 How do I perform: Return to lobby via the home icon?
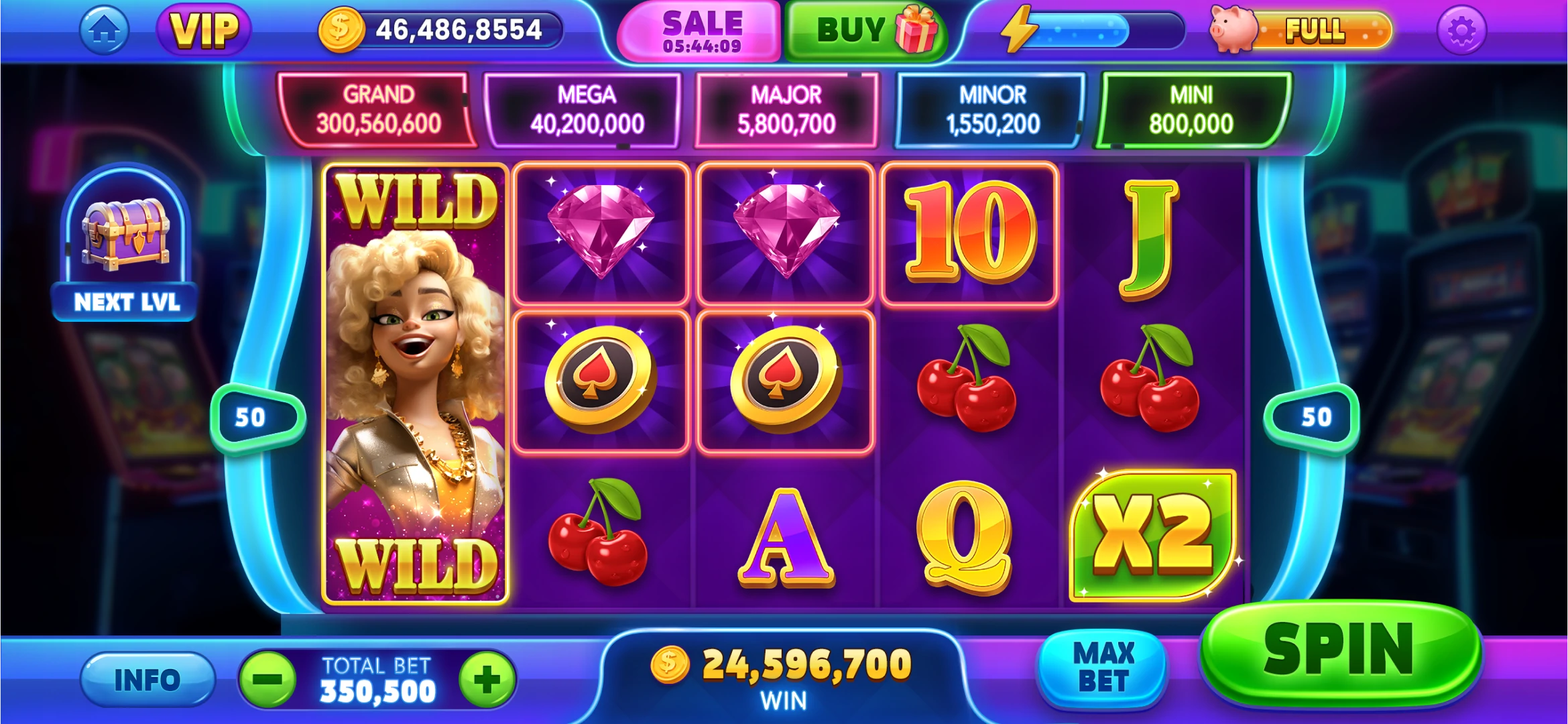(x=104, y=30)
